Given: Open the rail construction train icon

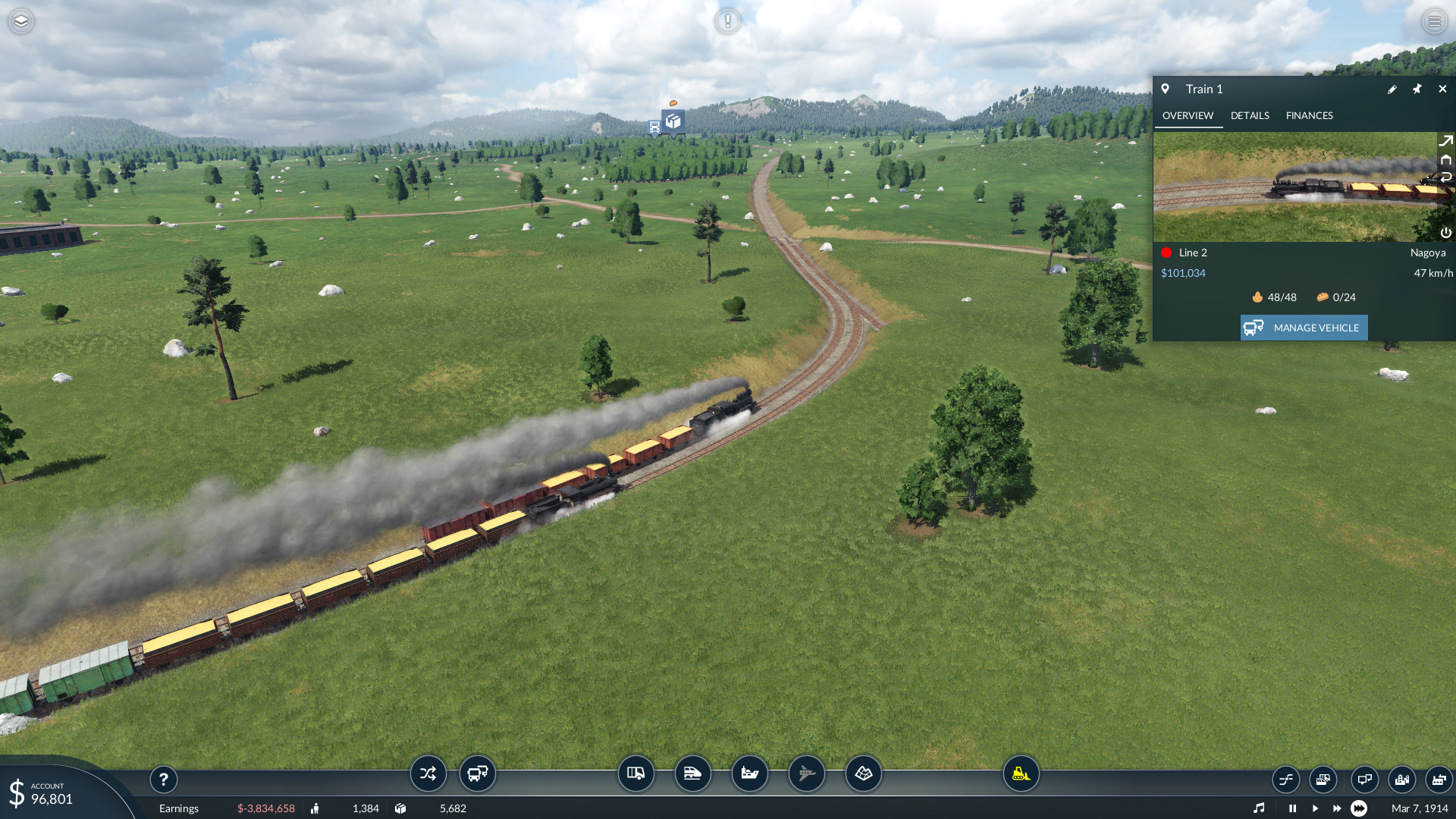Looking at the screenshot, I should 692,774.
